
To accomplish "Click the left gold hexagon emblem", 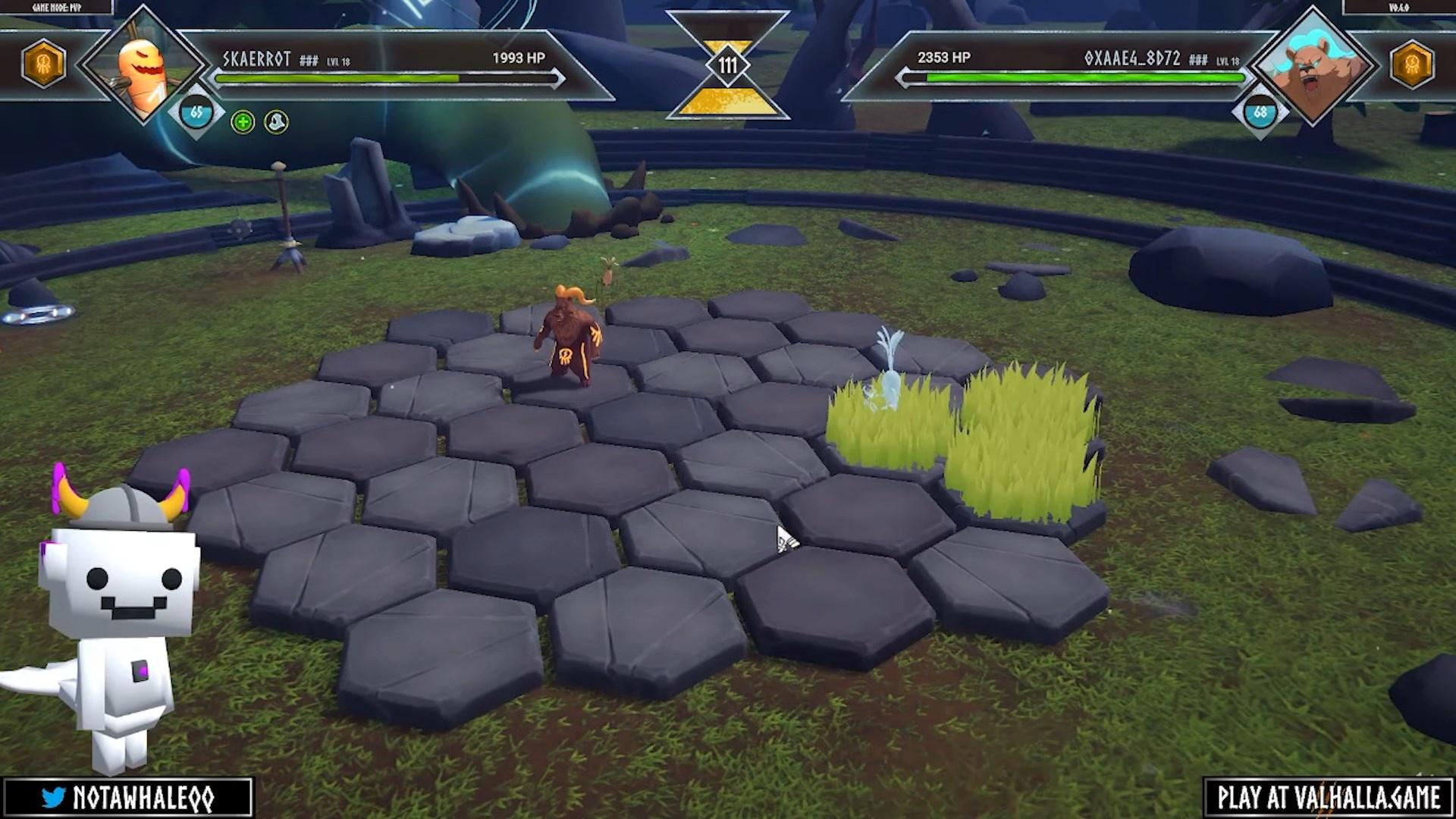I will pyautogui.click(x=44, y=64).
